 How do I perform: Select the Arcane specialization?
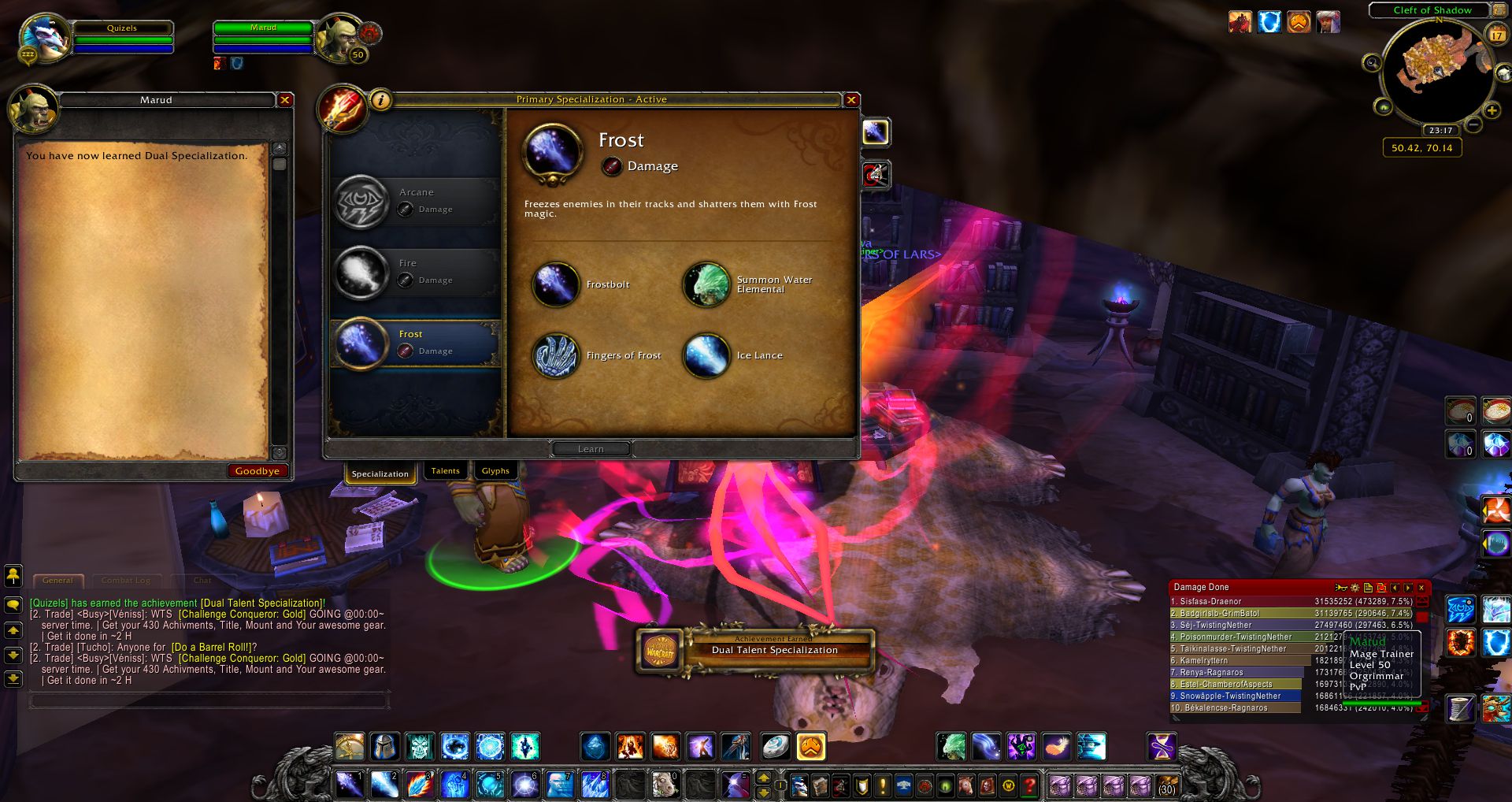pyautogui.click(x=416, y=201)
